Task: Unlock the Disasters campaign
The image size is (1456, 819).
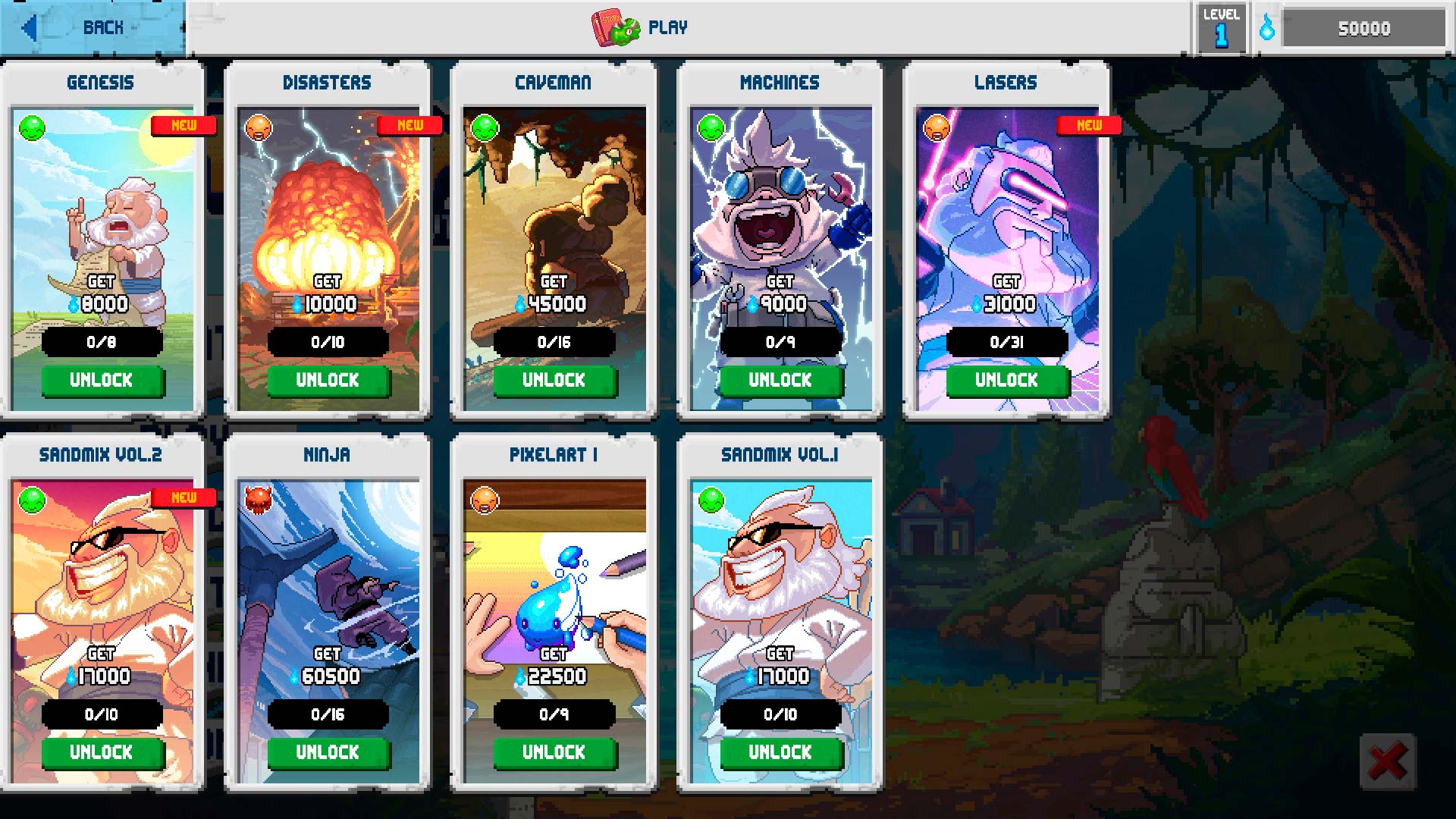Action: click(x=328, y=380)
